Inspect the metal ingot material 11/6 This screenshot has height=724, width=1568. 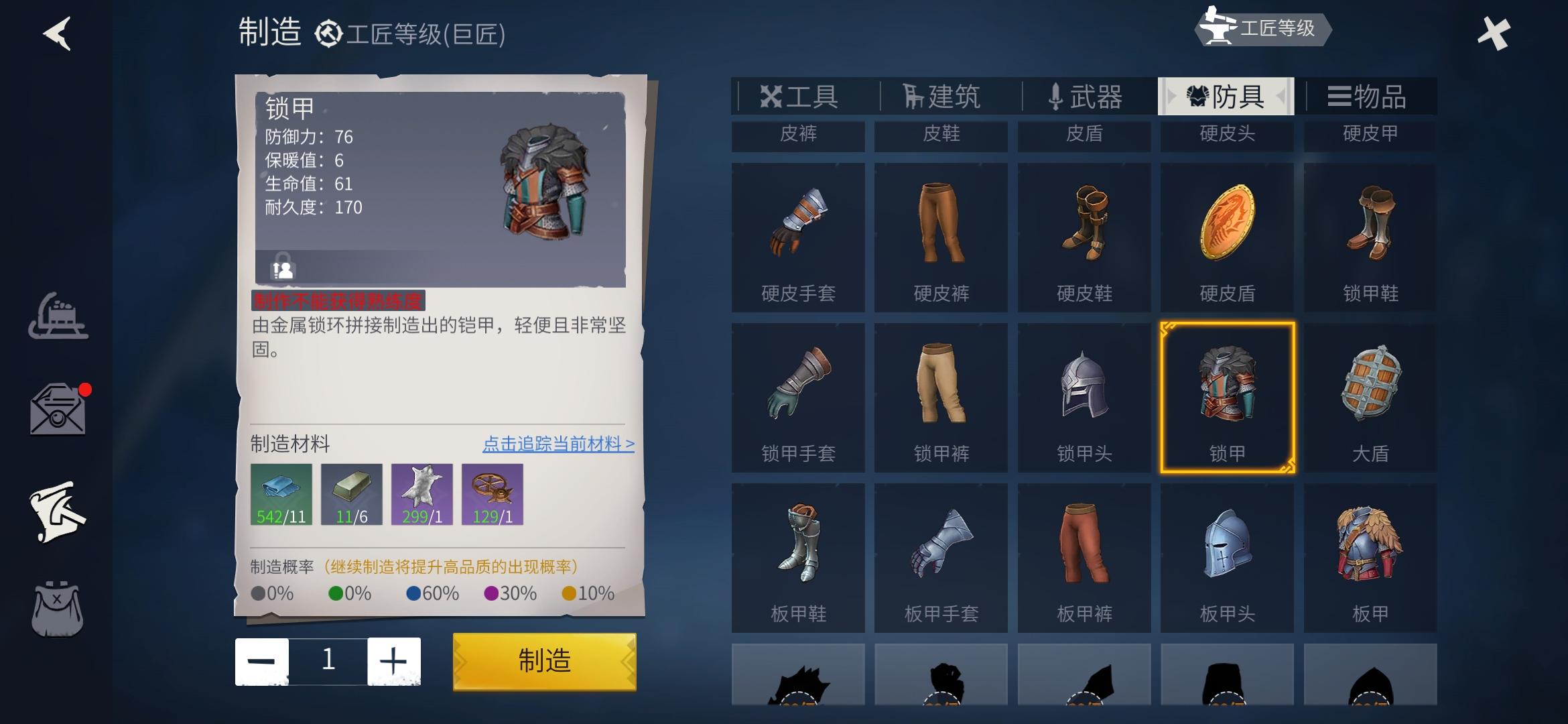tap(350, 495)
